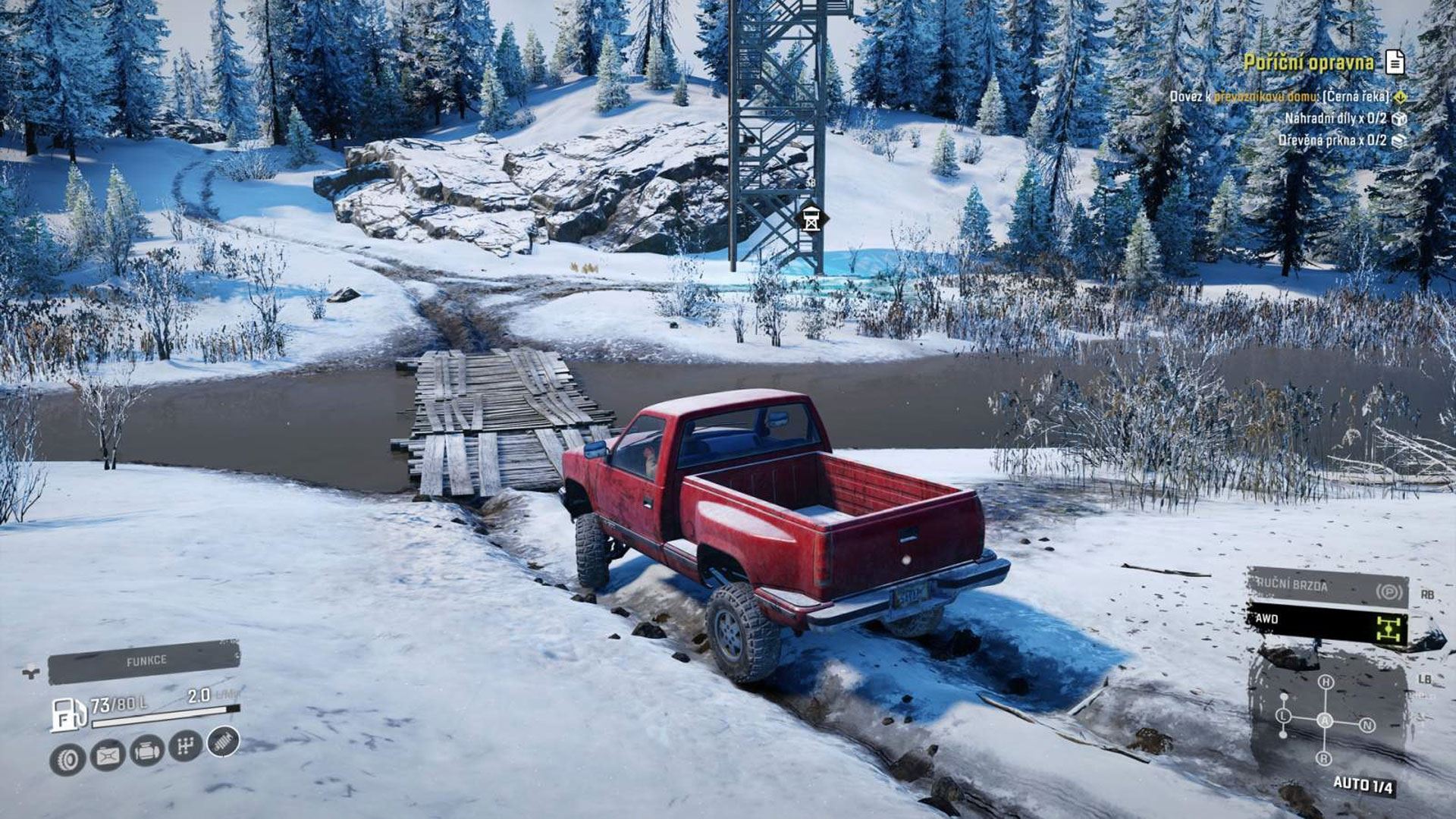Shift into Reverse gear (R)
This screenshot has width=1456, height=819.
(1324, 758)
